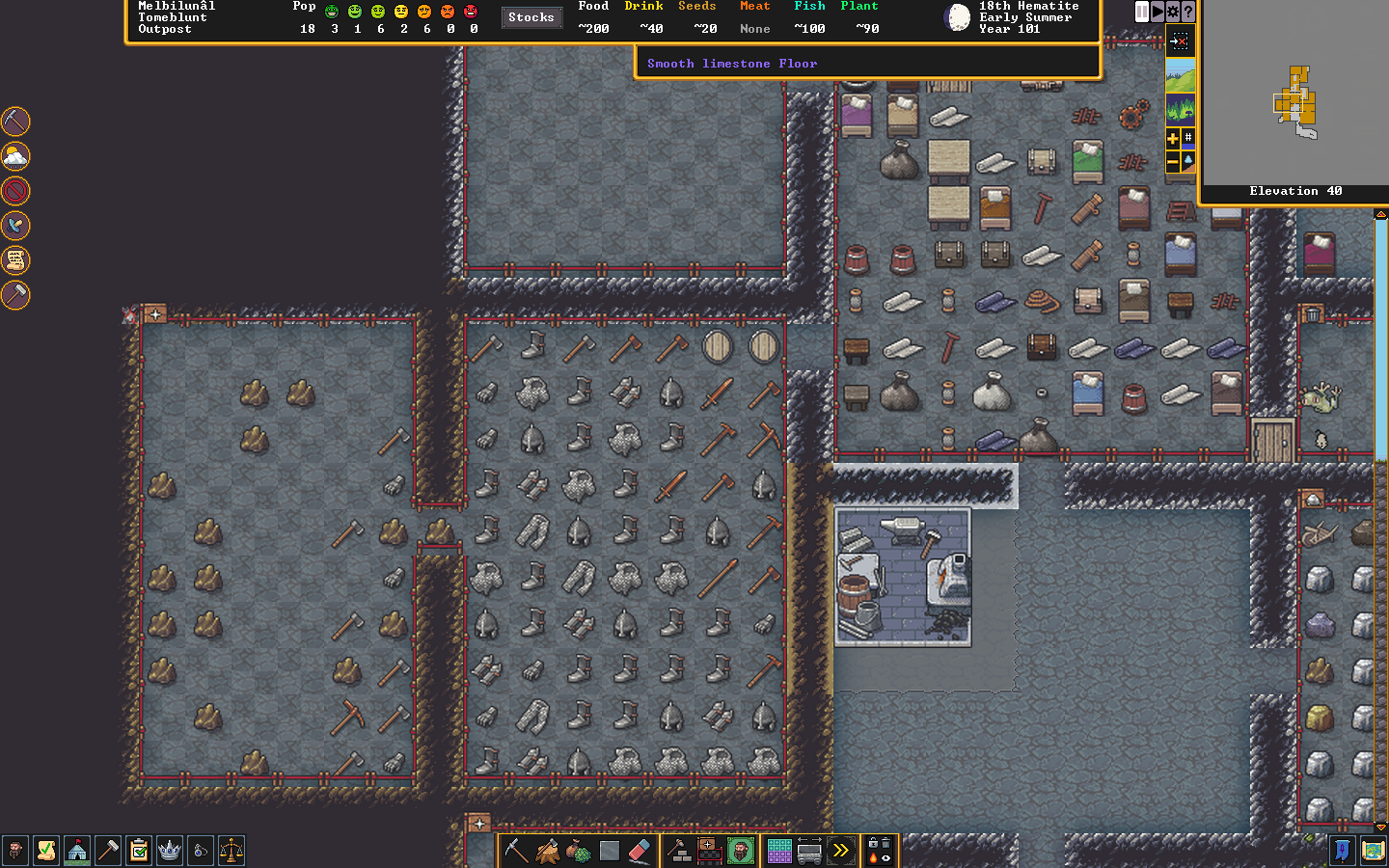Open the parchment scroll alert

tap(15, 259)
